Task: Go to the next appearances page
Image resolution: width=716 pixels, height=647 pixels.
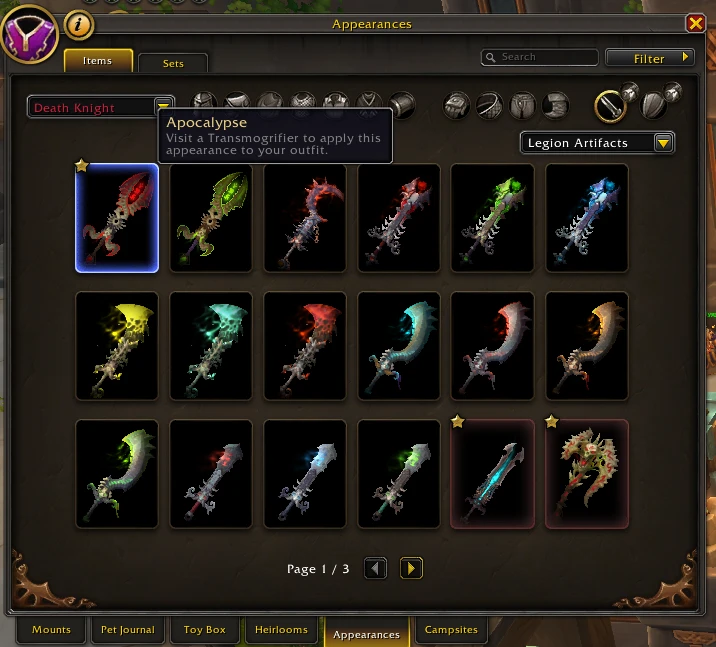Action: point(411,569)
